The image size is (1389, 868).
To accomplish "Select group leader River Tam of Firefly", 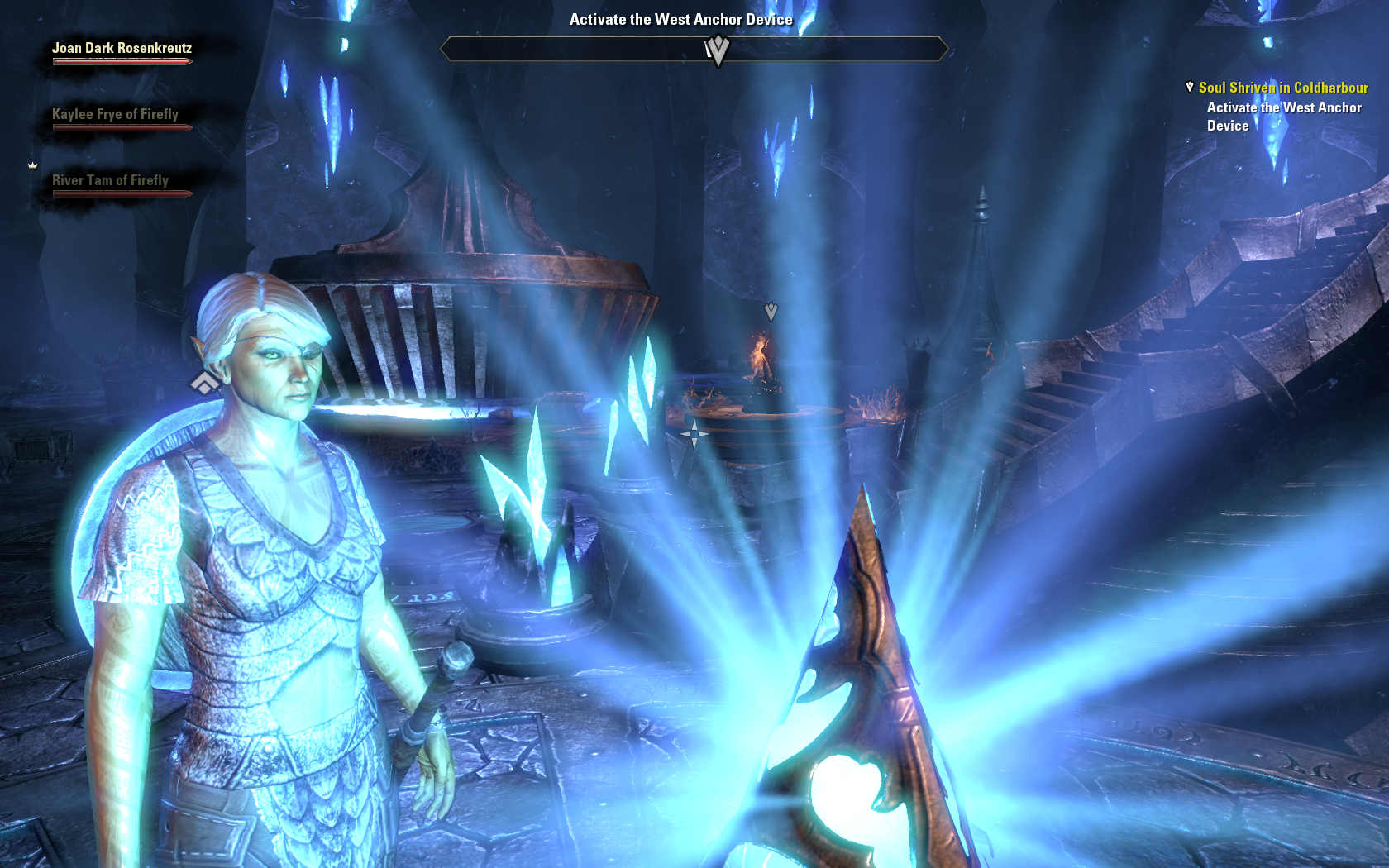I will point(110,181).
